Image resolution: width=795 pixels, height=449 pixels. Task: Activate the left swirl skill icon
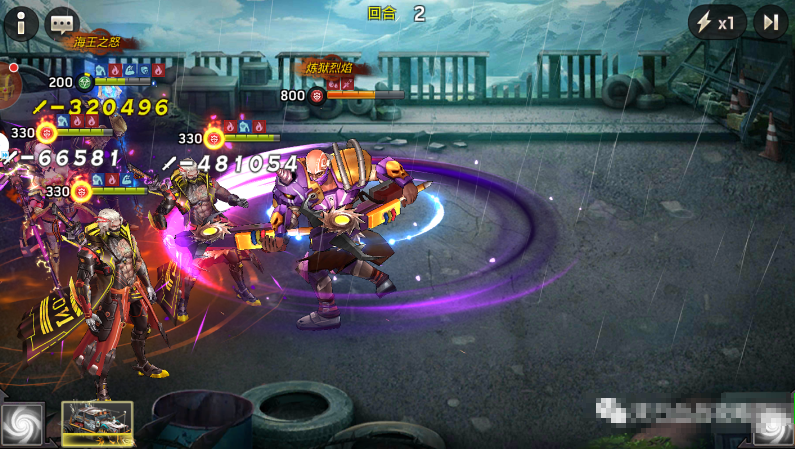[22, 424]
